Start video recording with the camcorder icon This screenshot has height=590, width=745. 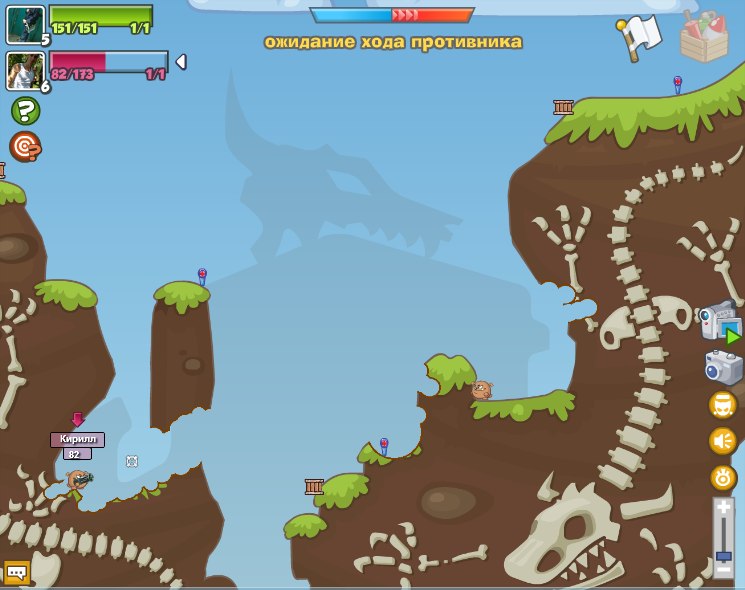click(719, 323)
